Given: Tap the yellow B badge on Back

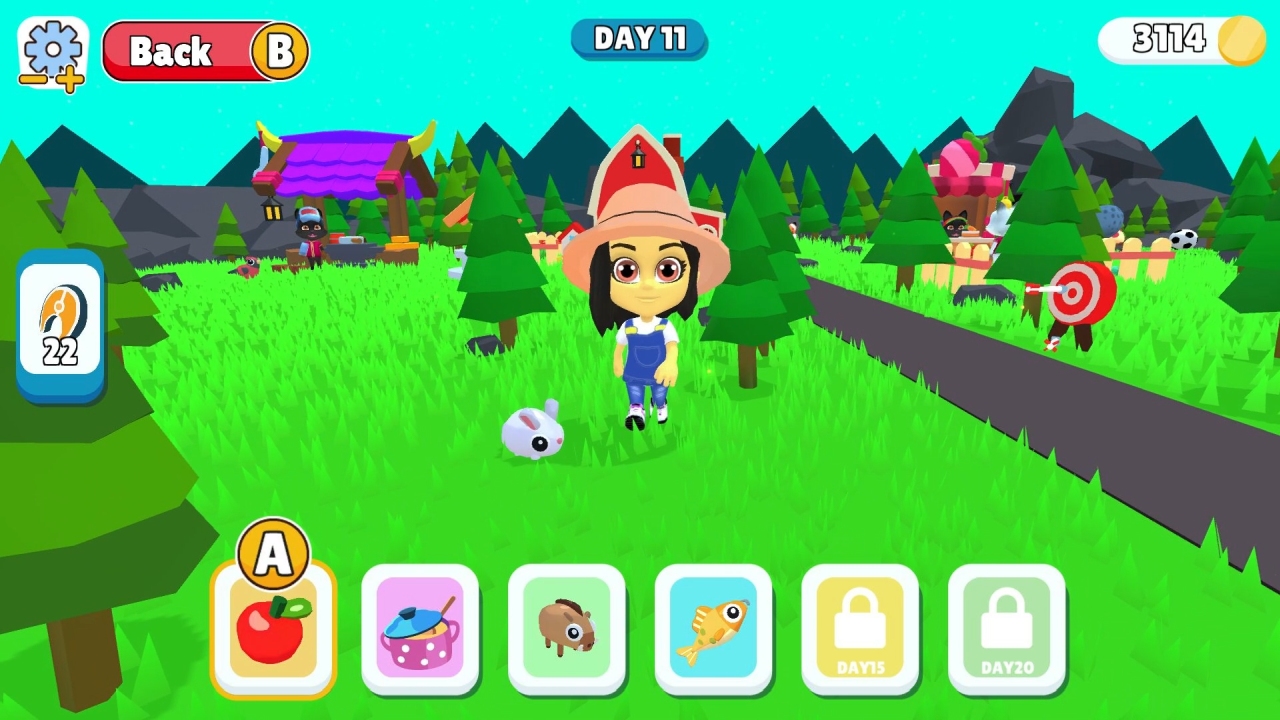Looking at the screenshot, I should [x=283, y=51].
